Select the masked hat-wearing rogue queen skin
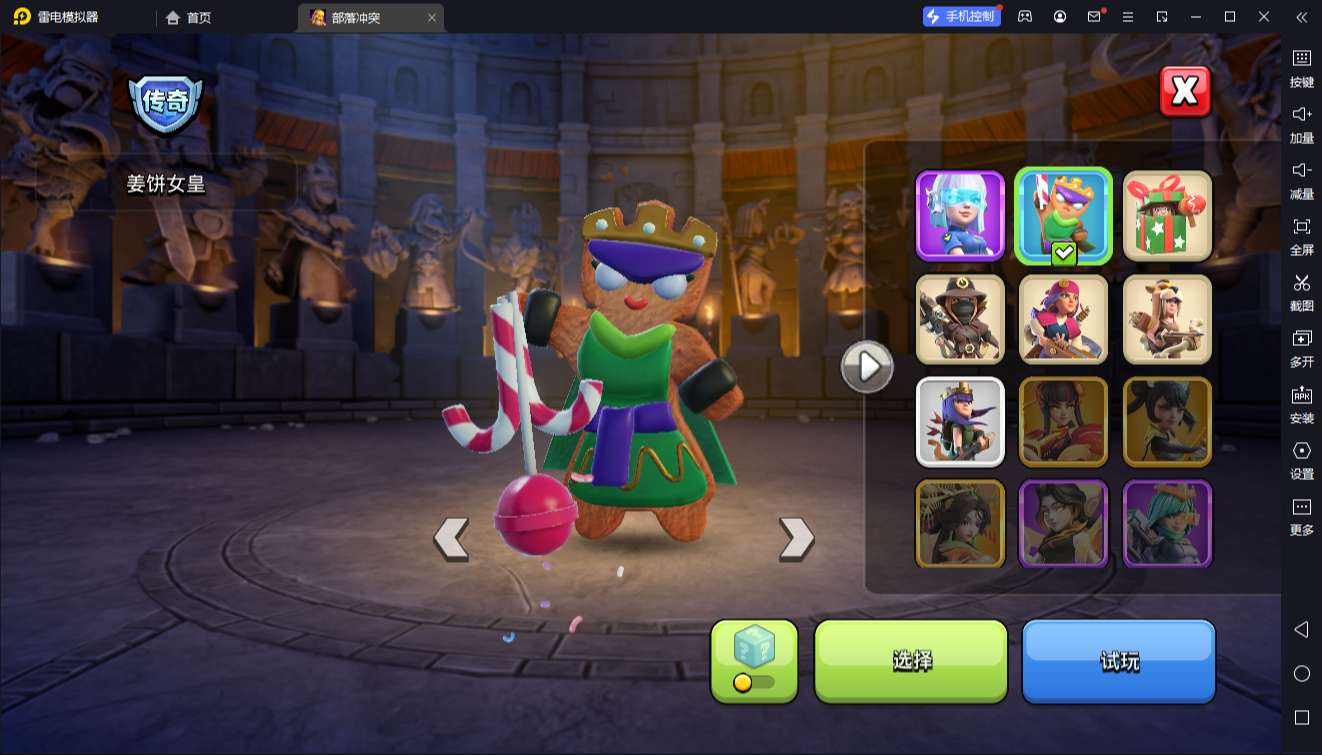This screenshot has width=1322, height=755. pos(960,319)
